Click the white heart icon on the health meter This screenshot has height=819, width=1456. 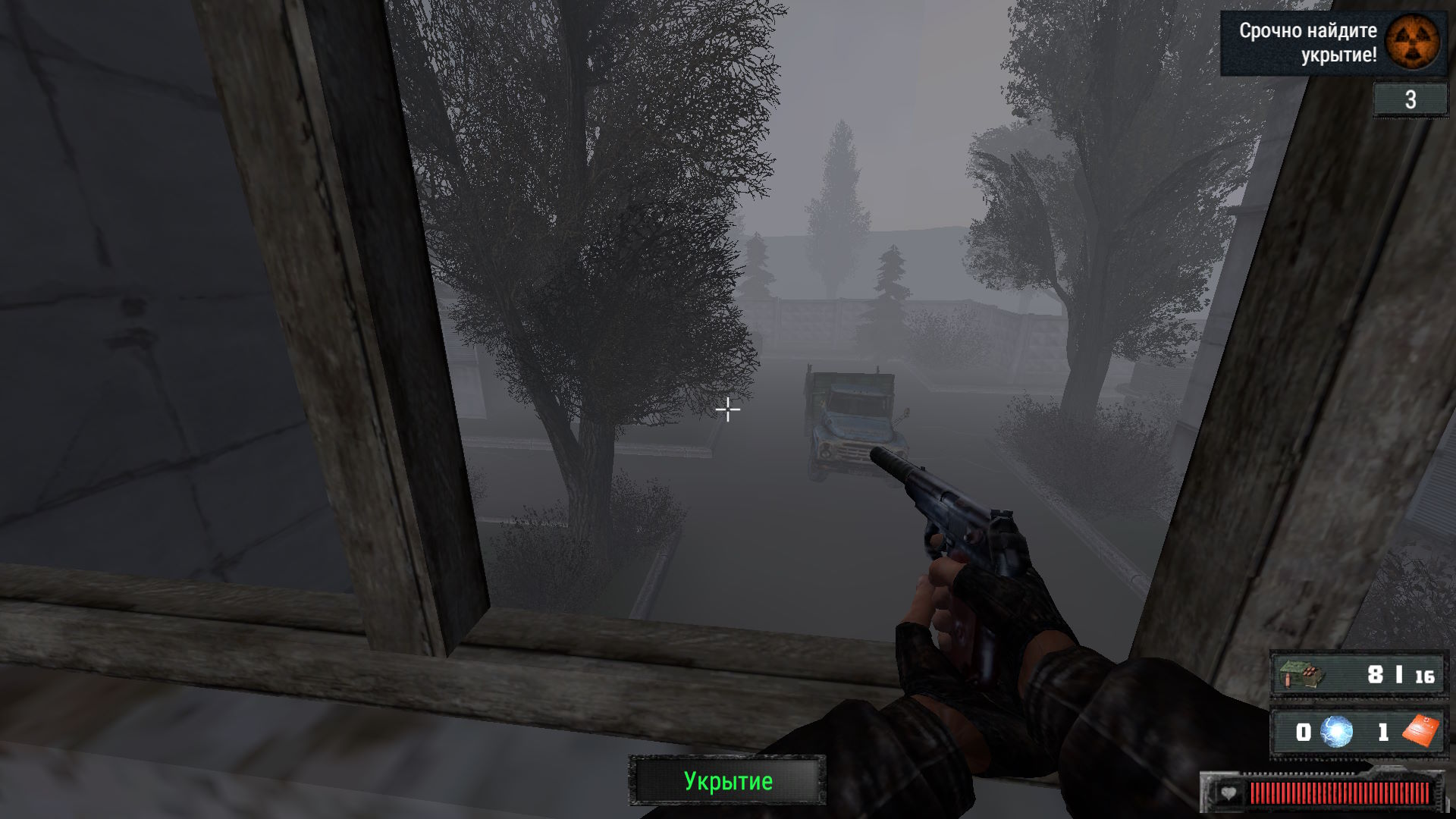pyautogui.click(x=1228, y=793)
